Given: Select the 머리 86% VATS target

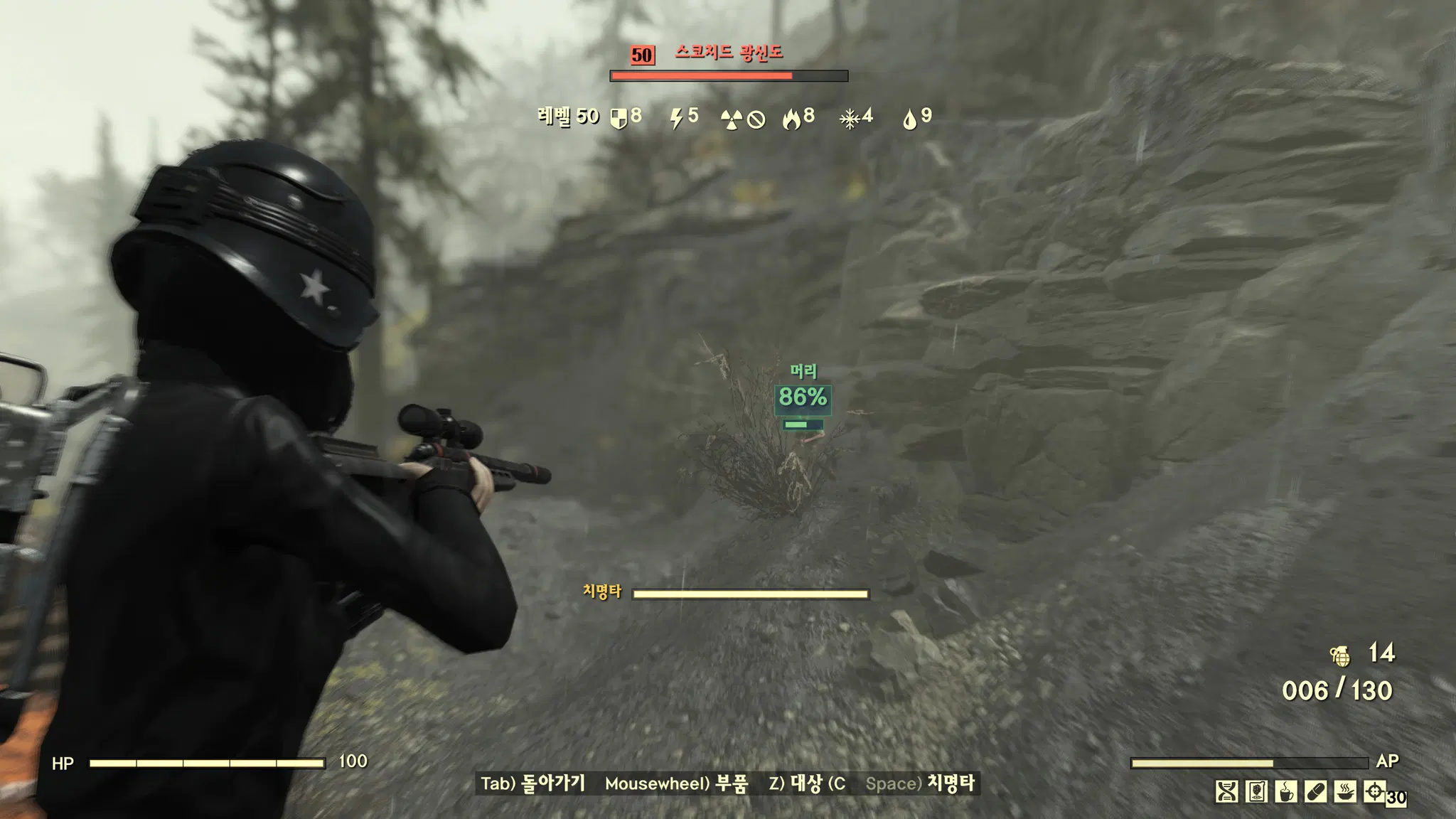Looking at the screenshot, I should (803, 397).
